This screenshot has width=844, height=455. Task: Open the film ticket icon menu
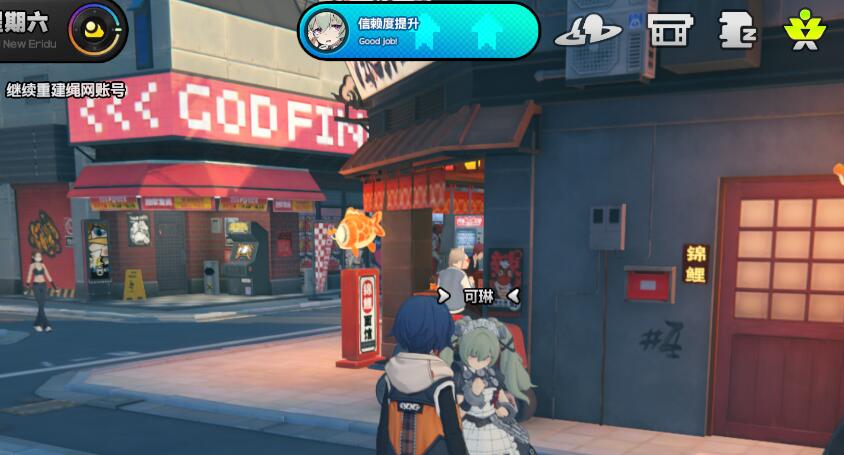tap(669, 30)
